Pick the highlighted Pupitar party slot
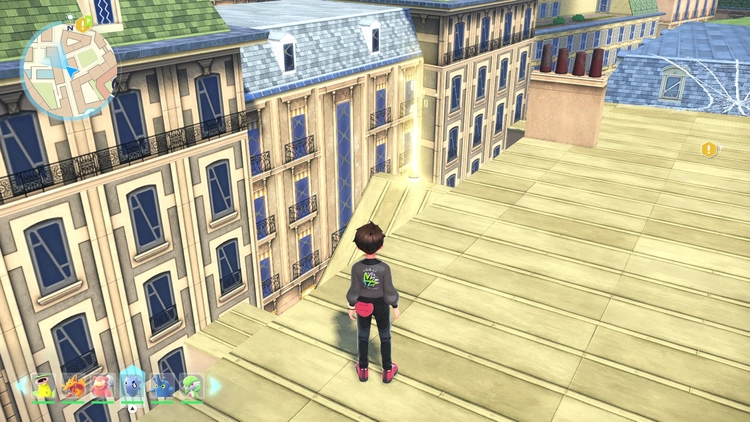The width and height of the screenshot is (750, 422). pos(133,386)
